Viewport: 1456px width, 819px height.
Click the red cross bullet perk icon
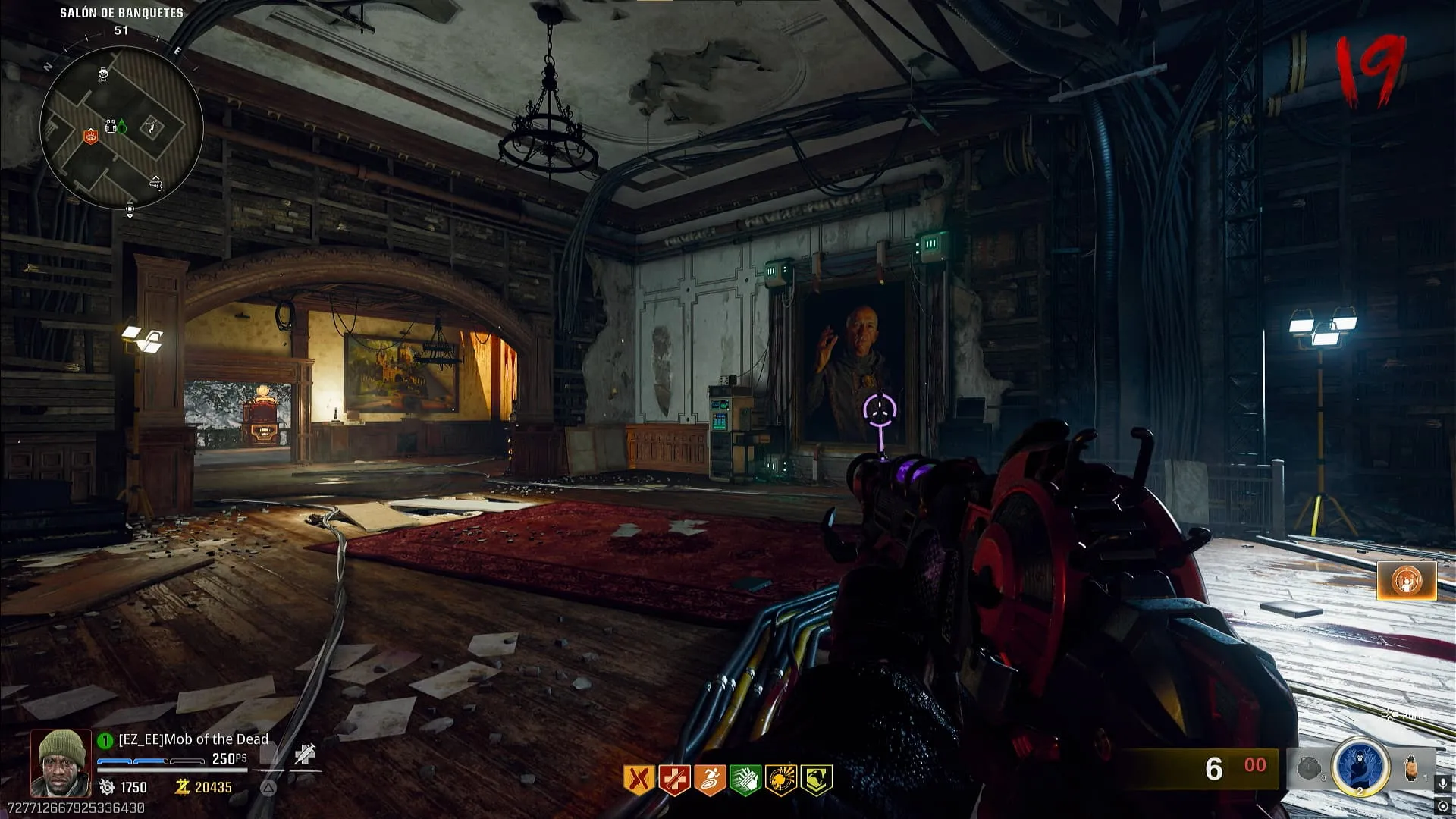point(674,780)
